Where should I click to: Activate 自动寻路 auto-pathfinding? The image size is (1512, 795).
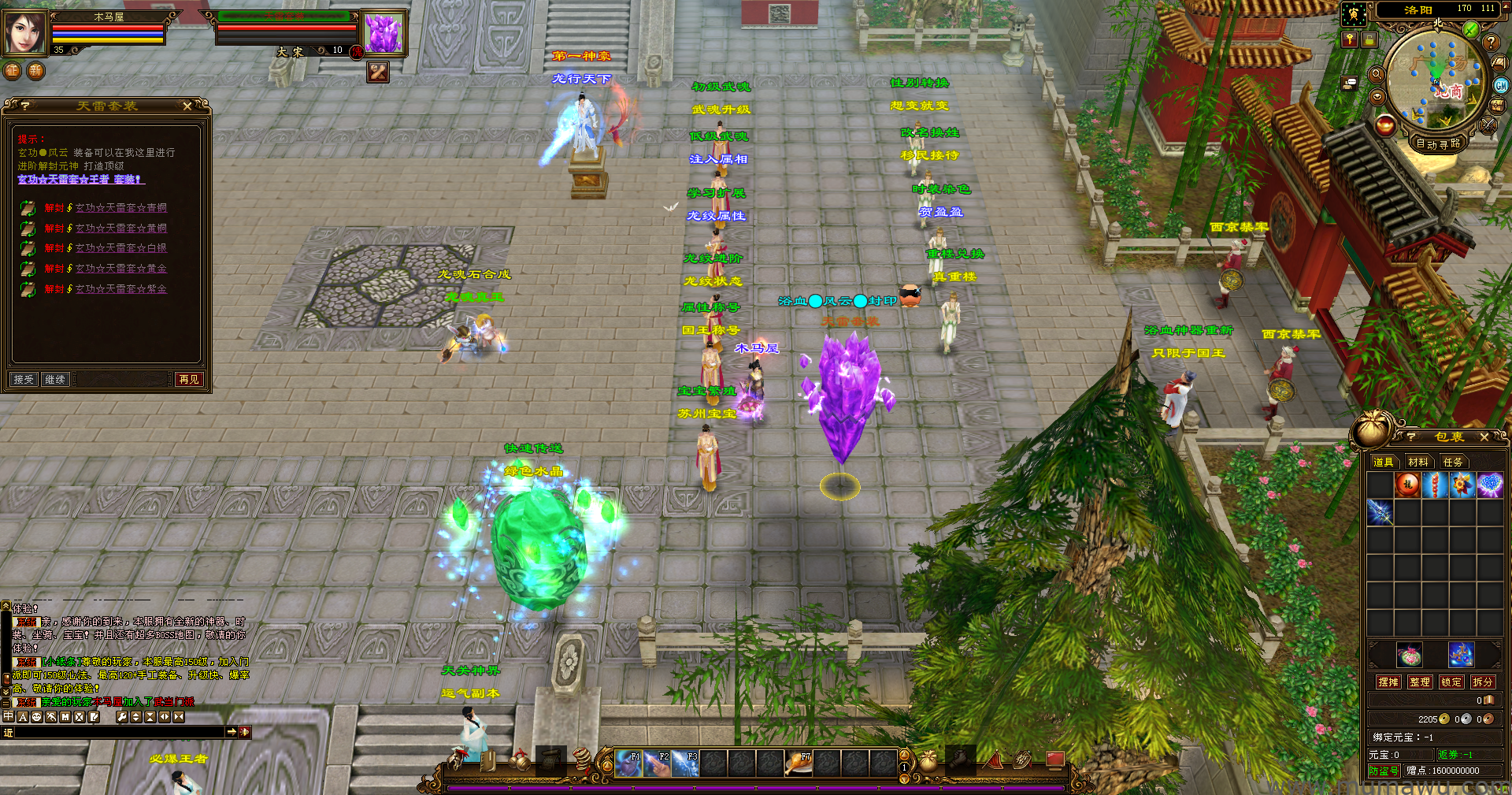pyautogui.click(x=1438, y=143)
